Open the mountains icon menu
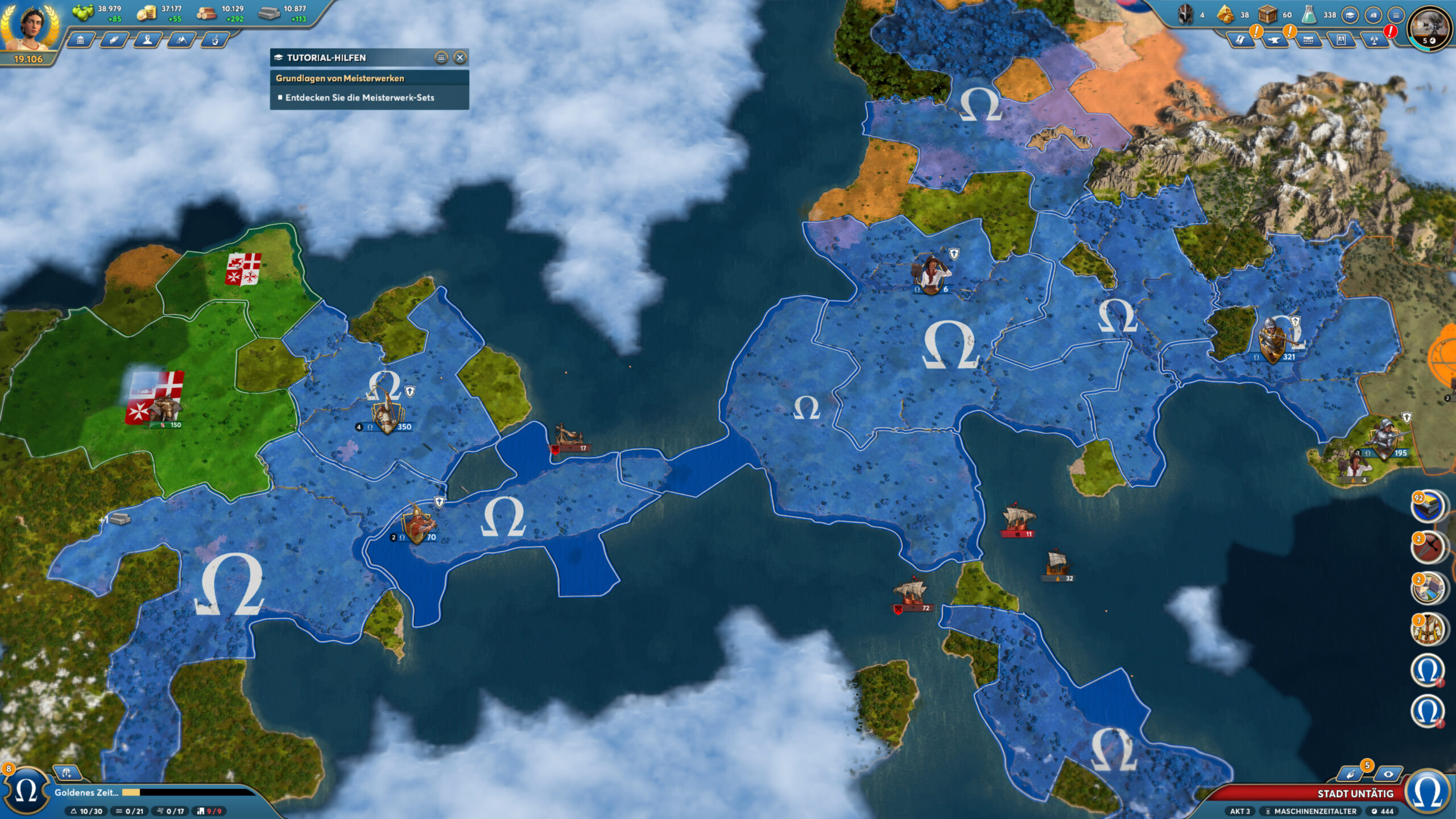Viewport: 1456px width, 819px height. 181,40
